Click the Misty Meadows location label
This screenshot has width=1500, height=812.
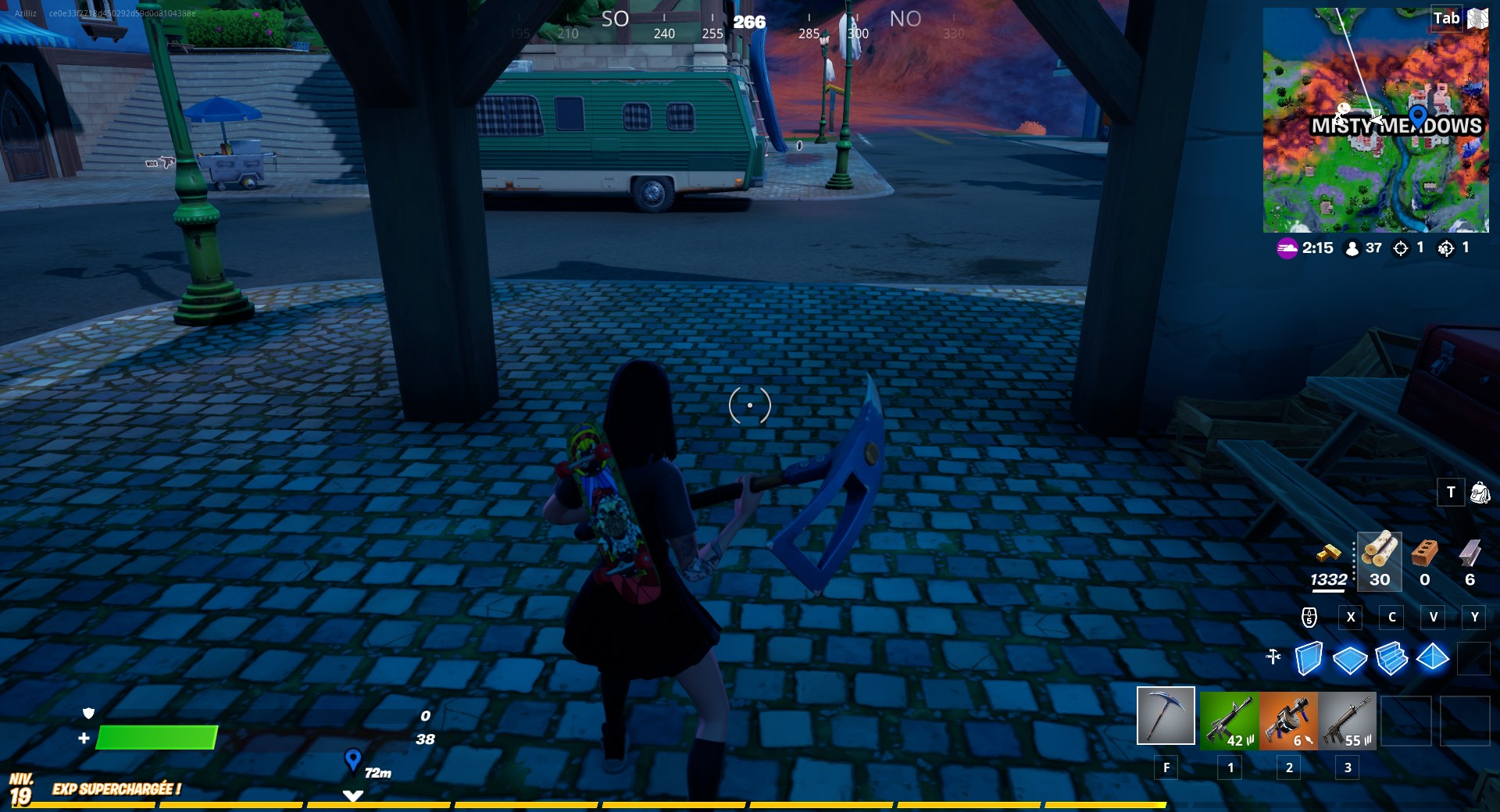(x=1395, y=126)
